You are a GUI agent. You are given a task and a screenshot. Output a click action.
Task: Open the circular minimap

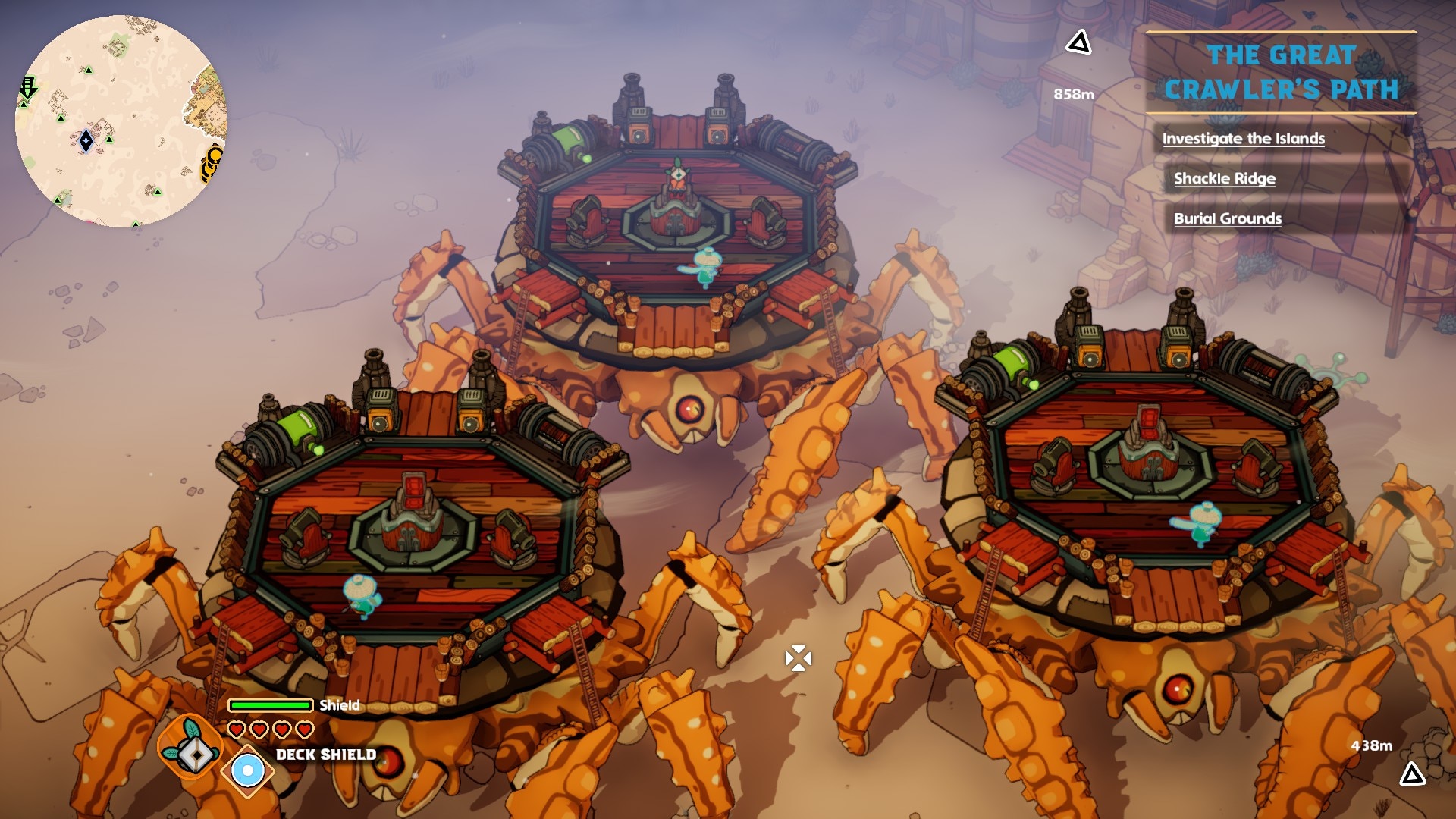pos(121,121)
